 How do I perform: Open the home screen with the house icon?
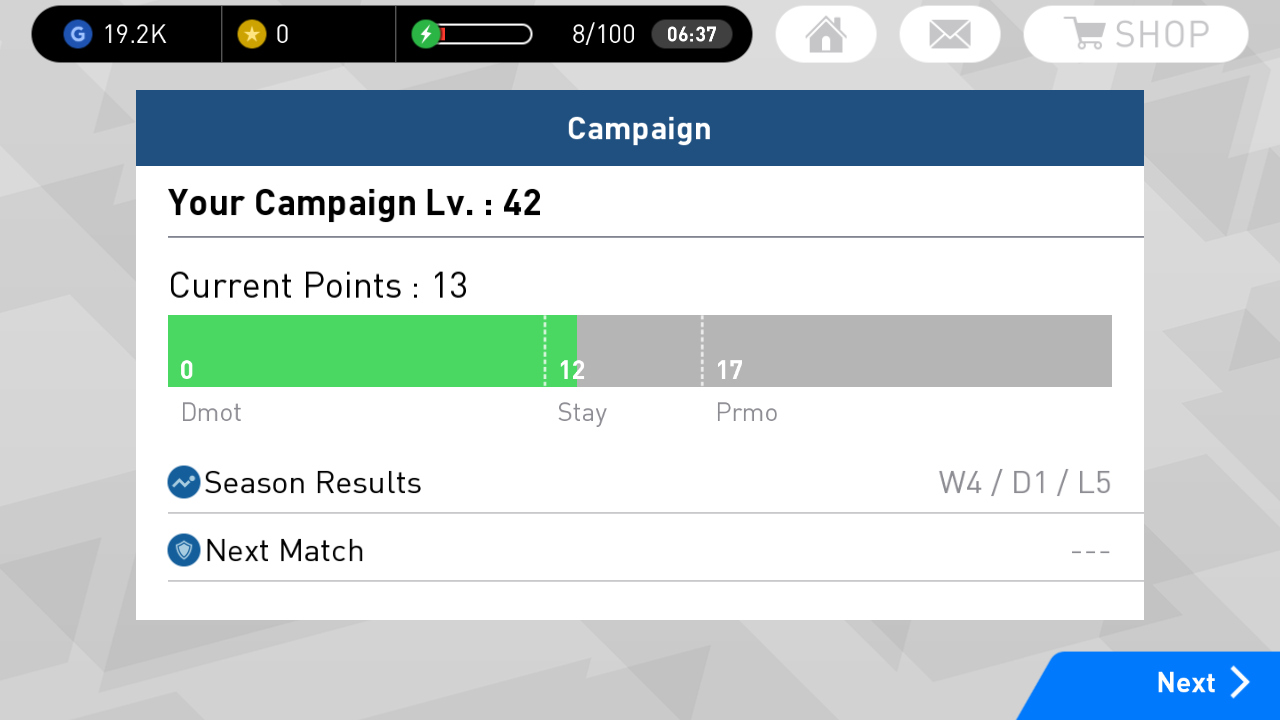(826, 33)
